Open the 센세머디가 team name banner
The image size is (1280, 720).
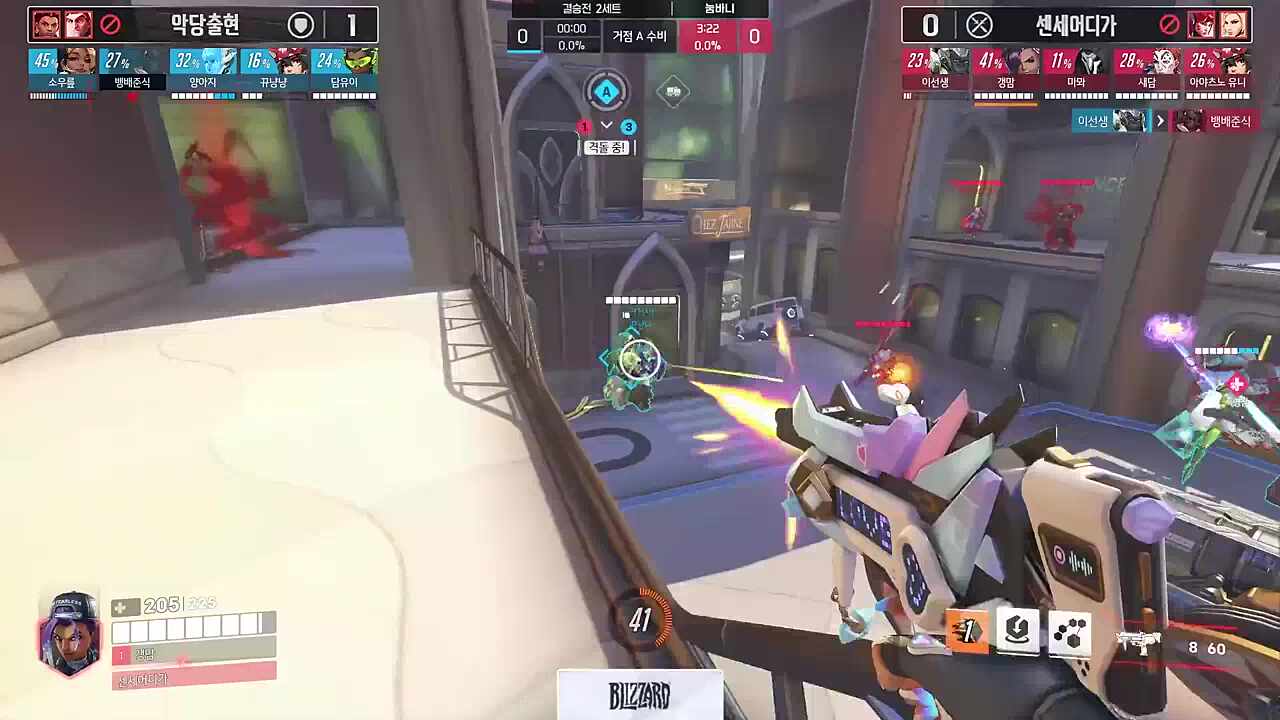[x=1076, y=24]
